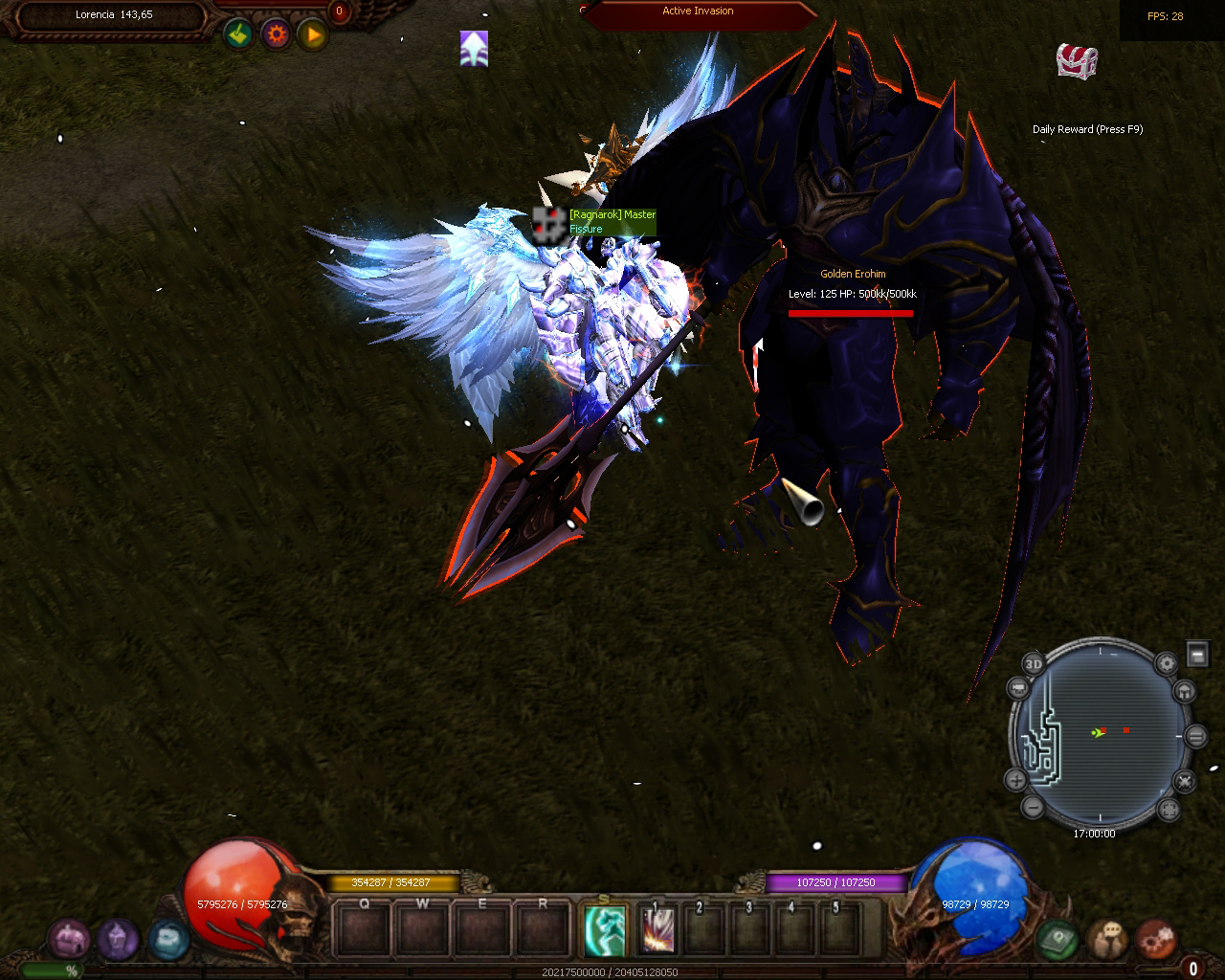Select the teal active skill icon
The image size is (1225, 980).
[x=605, y=930]
